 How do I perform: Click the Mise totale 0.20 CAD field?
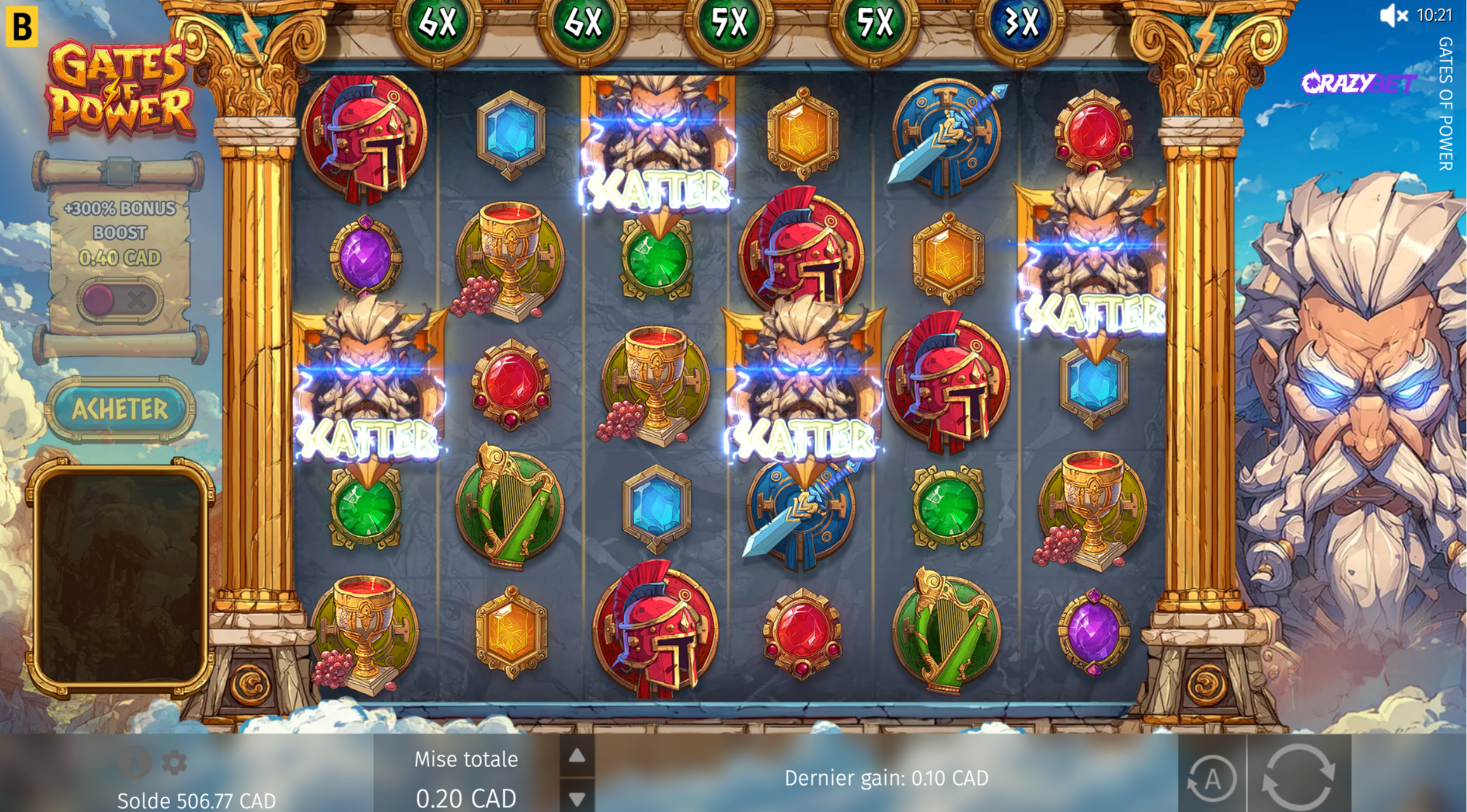pyautogui.click(x=466, y=778)
